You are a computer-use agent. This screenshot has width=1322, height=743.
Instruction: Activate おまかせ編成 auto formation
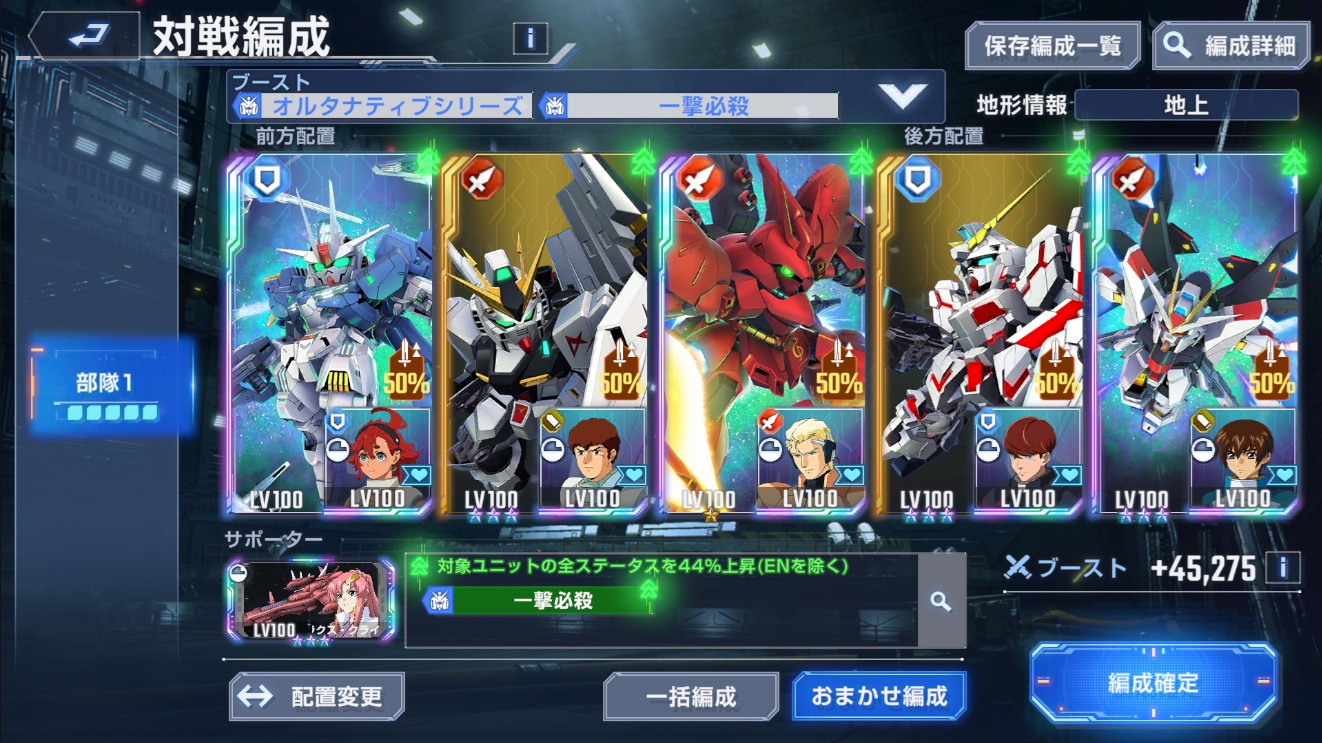pyautogui.click(x=879, y=696)
